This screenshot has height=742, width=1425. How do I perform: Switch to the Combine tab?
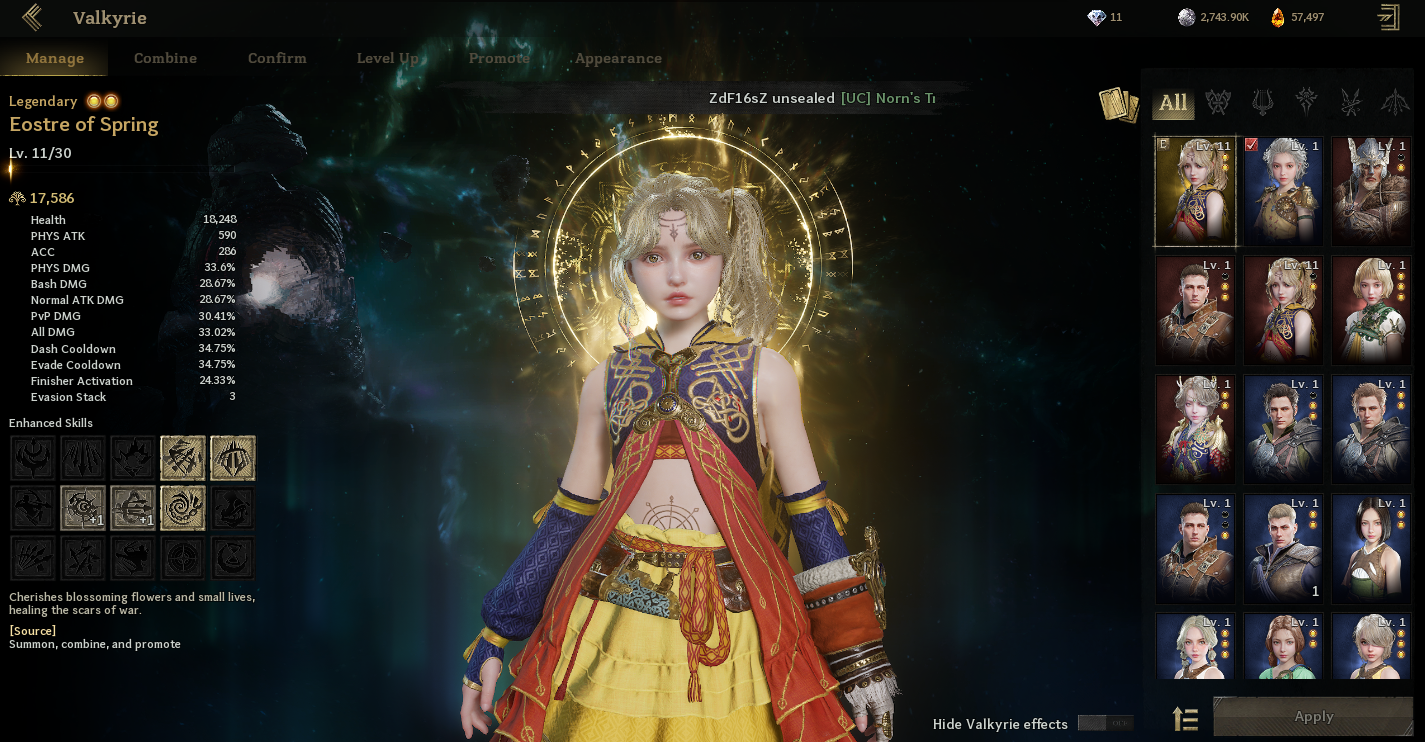pos(165,58)
